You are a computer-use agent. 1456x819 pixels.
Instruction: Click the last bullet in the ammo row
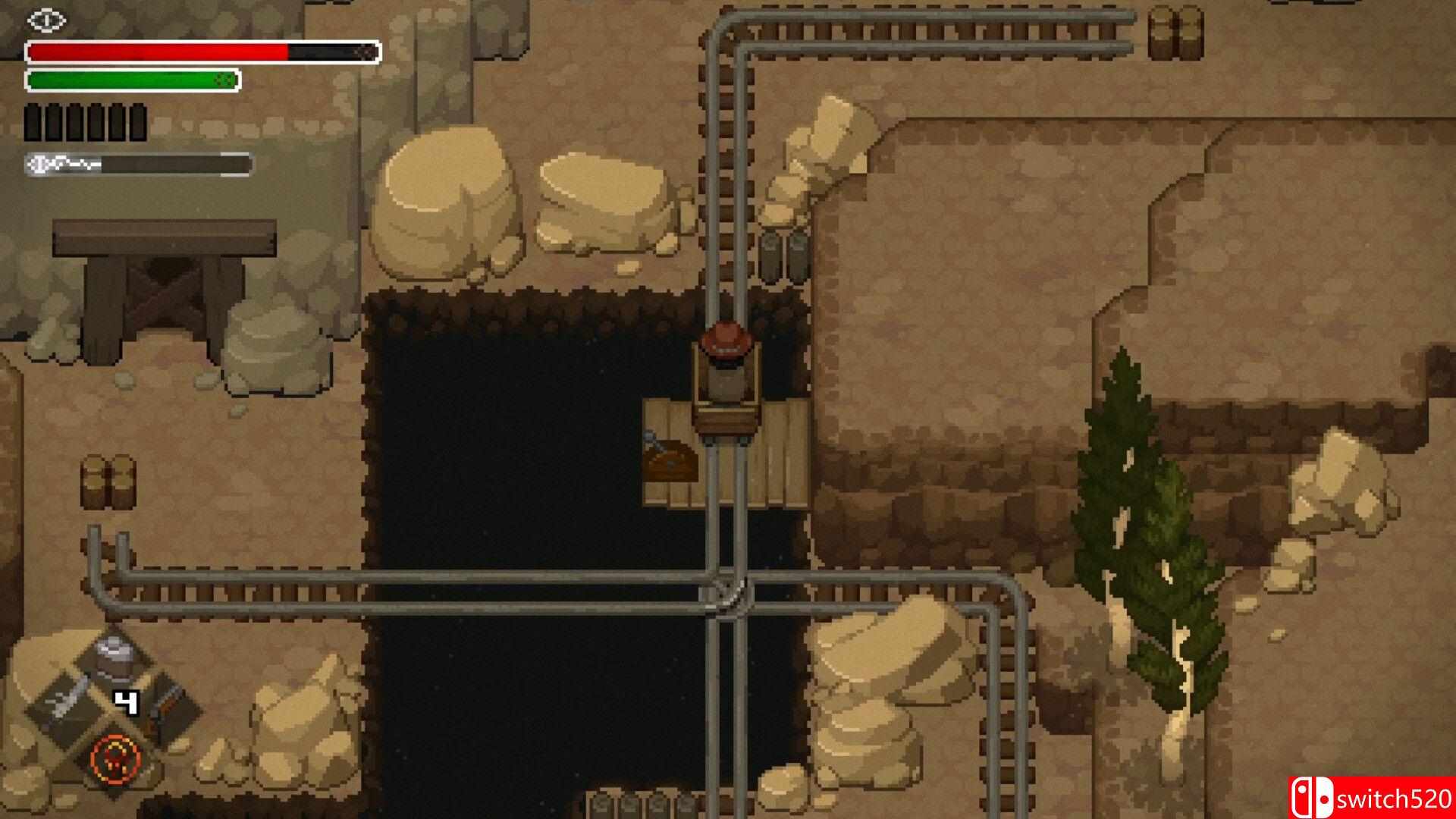coord(138,123)
